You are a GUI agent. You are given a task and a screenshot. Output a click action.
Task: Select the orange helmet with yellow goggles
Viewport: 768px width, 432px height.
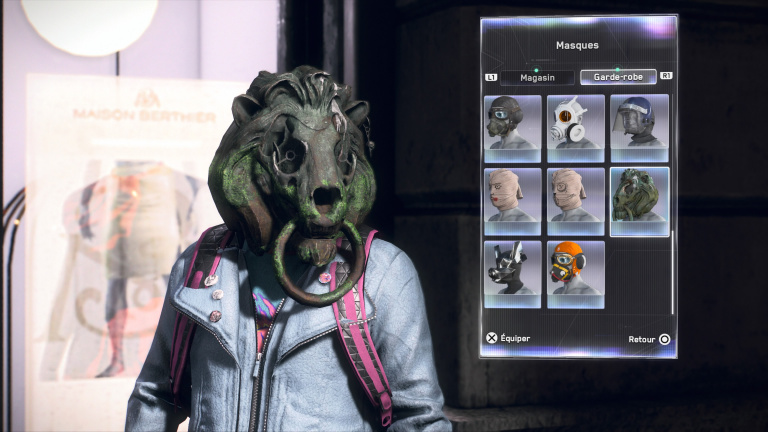[x=576, y=274]
